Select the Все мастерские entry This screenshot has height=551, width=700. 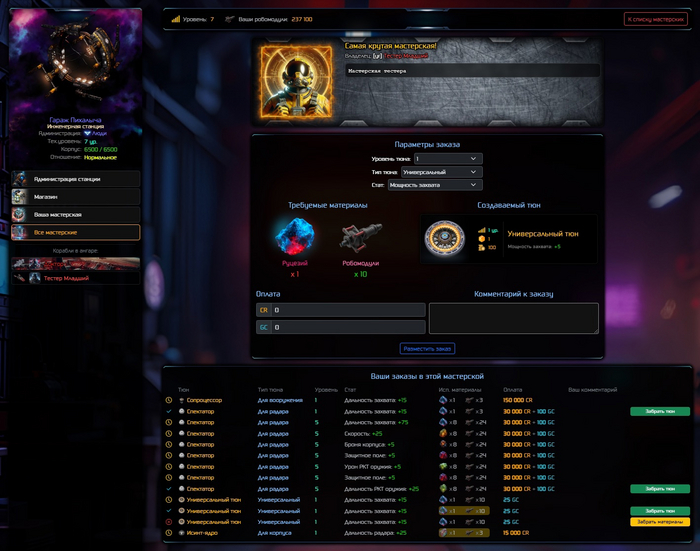[x=76, y=233]
